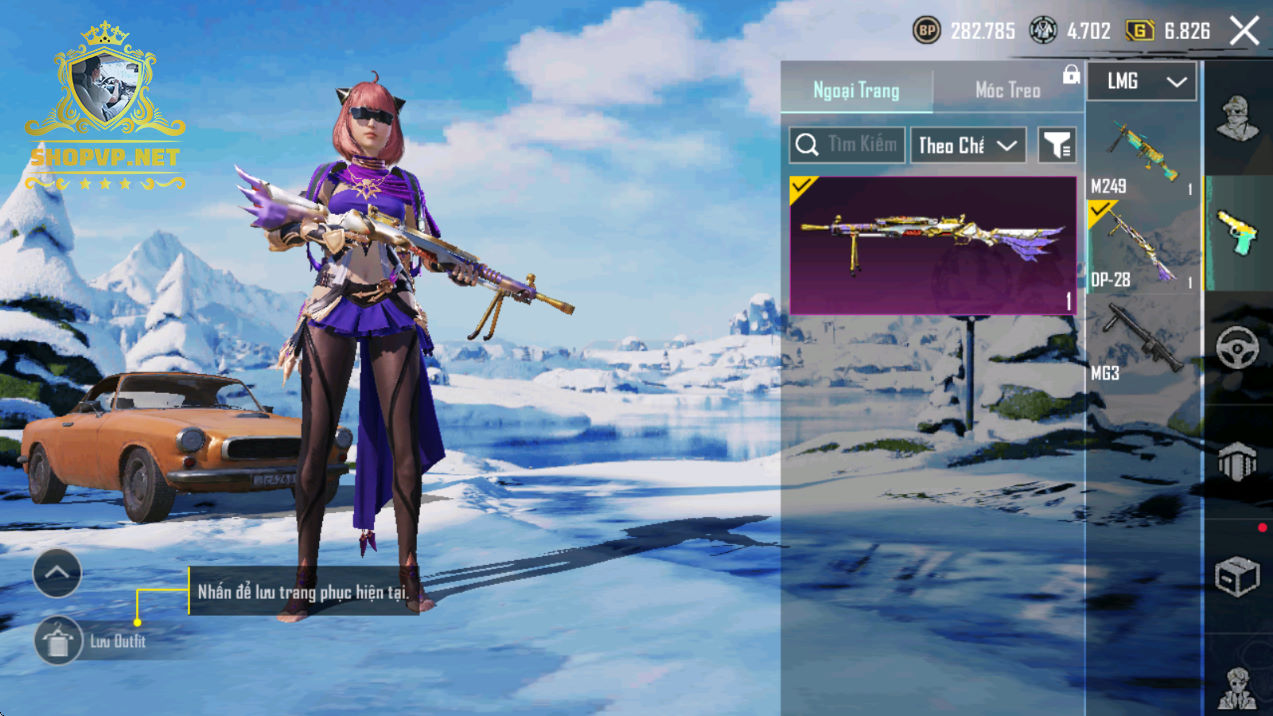This screenshot has height=716, width=1273.
Task: Open the Theo Chế sorting dropdown
Action: [967, 145]
